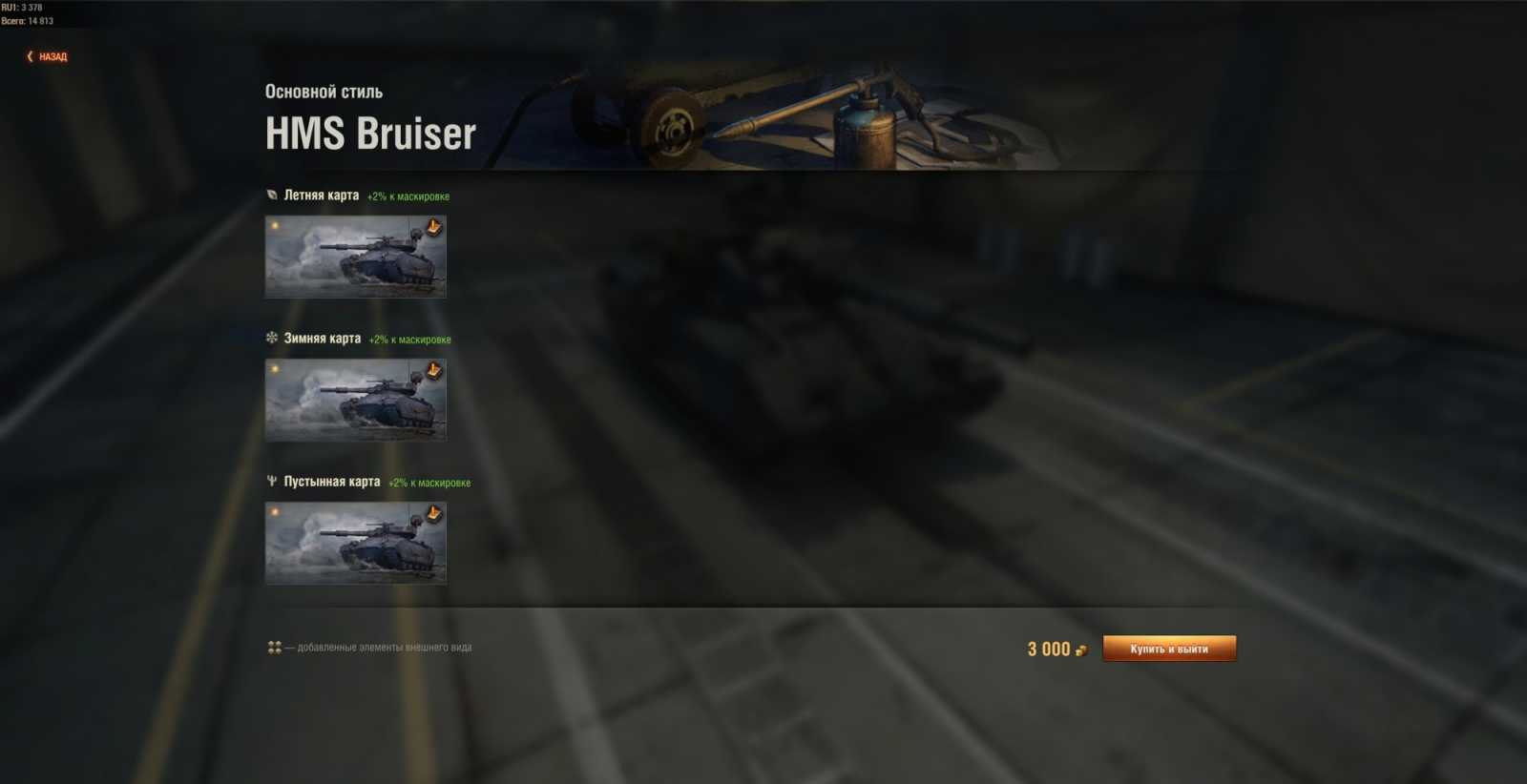The image size is (1527, 784).
Task: Click the RU1: 3 378 counter
Action: [24, 6]
